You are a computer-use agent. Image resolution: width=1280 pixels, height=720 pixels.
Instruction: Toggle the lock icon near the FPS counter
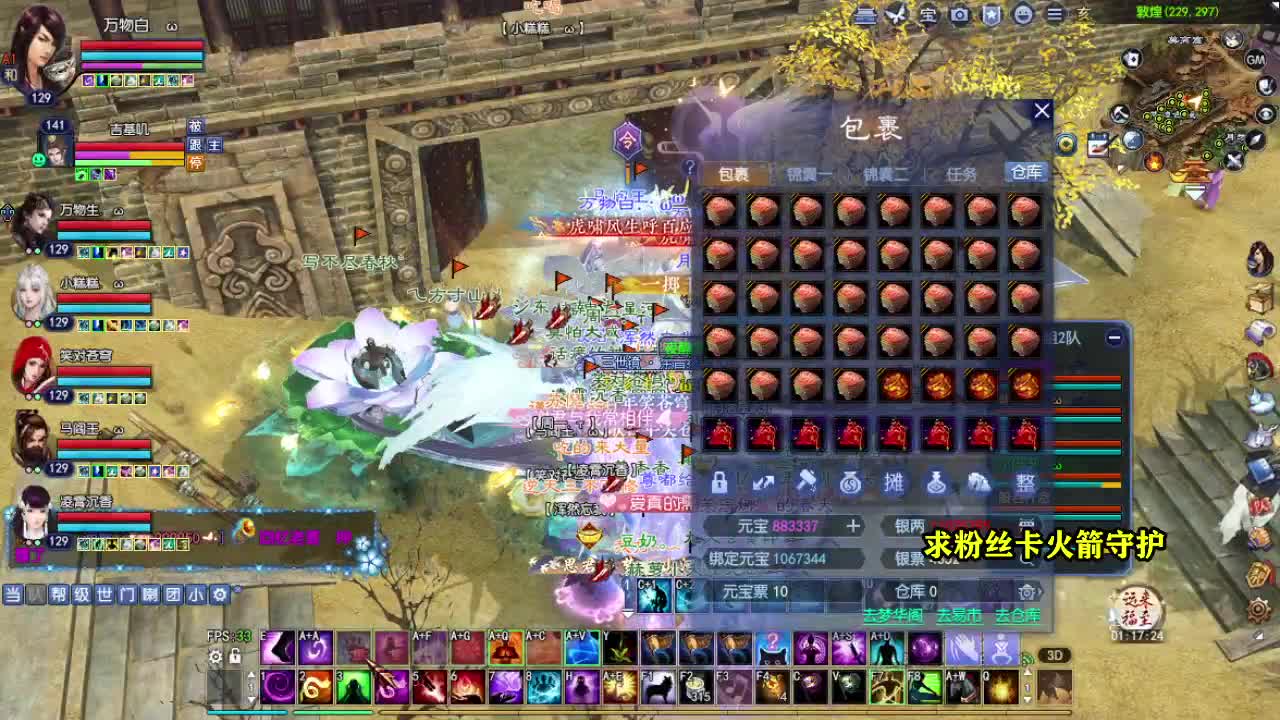tap(234, 655)
